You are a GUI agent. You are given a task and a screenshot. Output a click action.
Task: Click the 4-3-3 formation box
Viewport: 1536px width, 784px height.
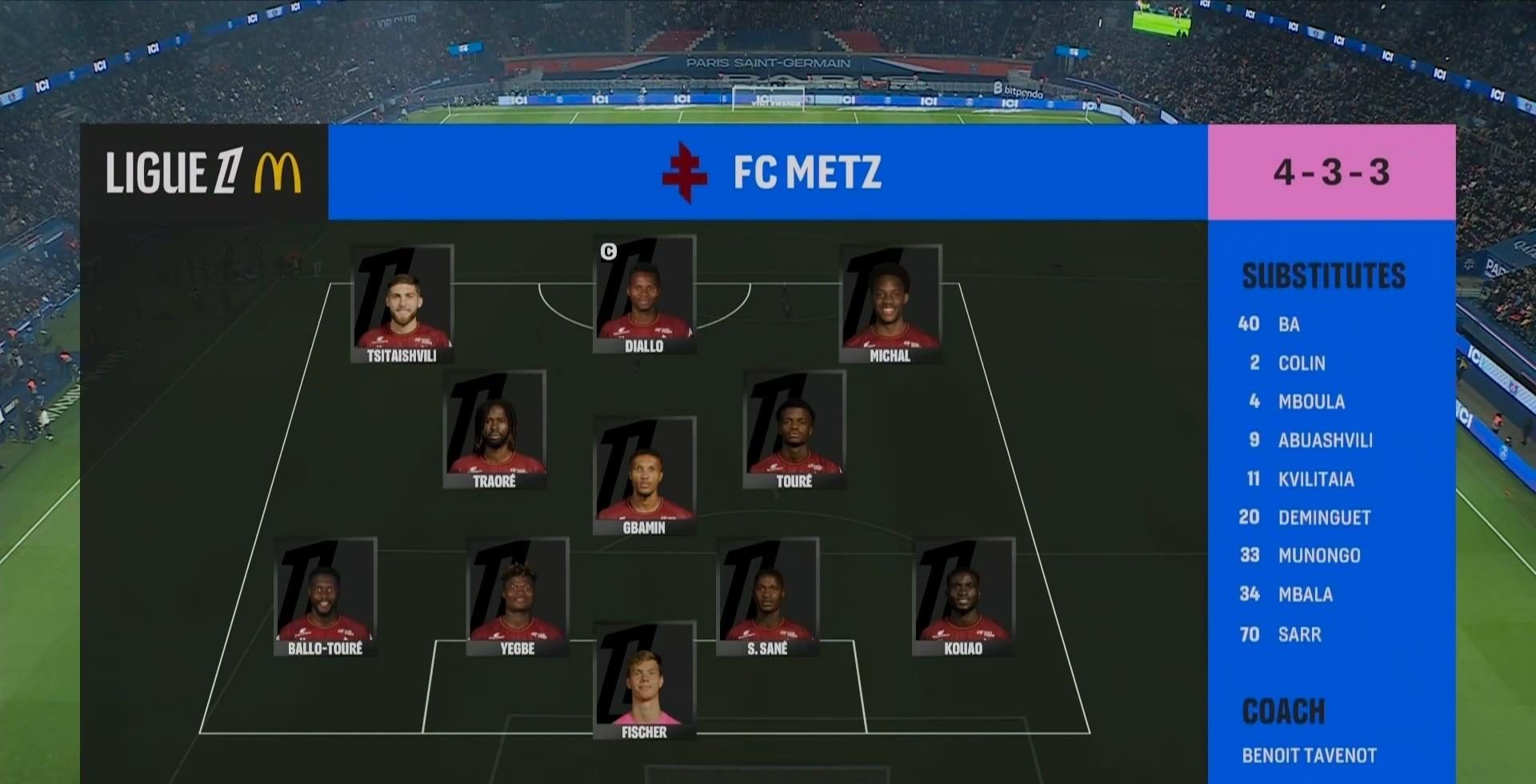point(1331,172)
